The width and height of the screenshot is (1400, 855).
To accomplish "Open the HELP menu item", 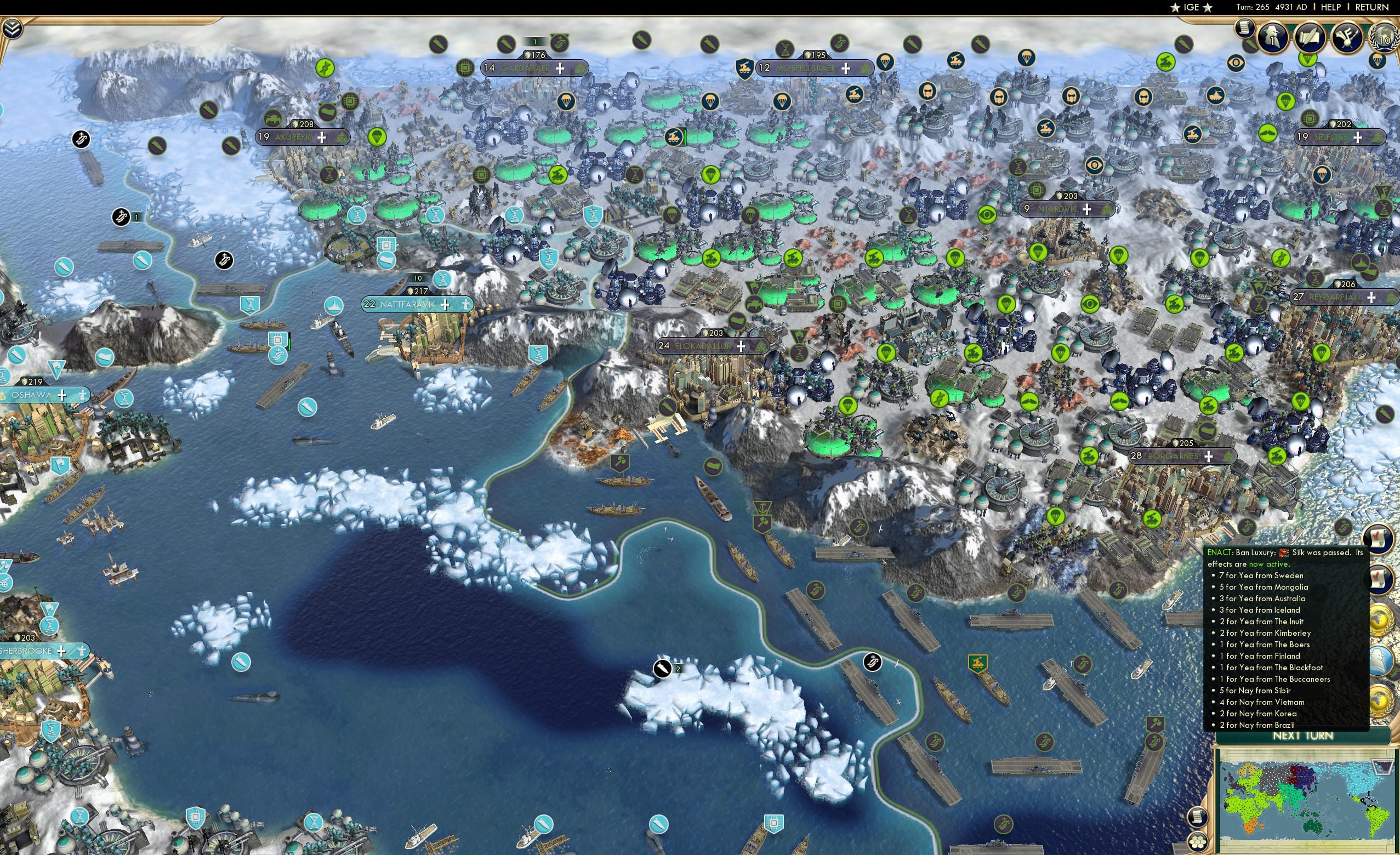I will pyautogui.click(x=1330, y=7).
